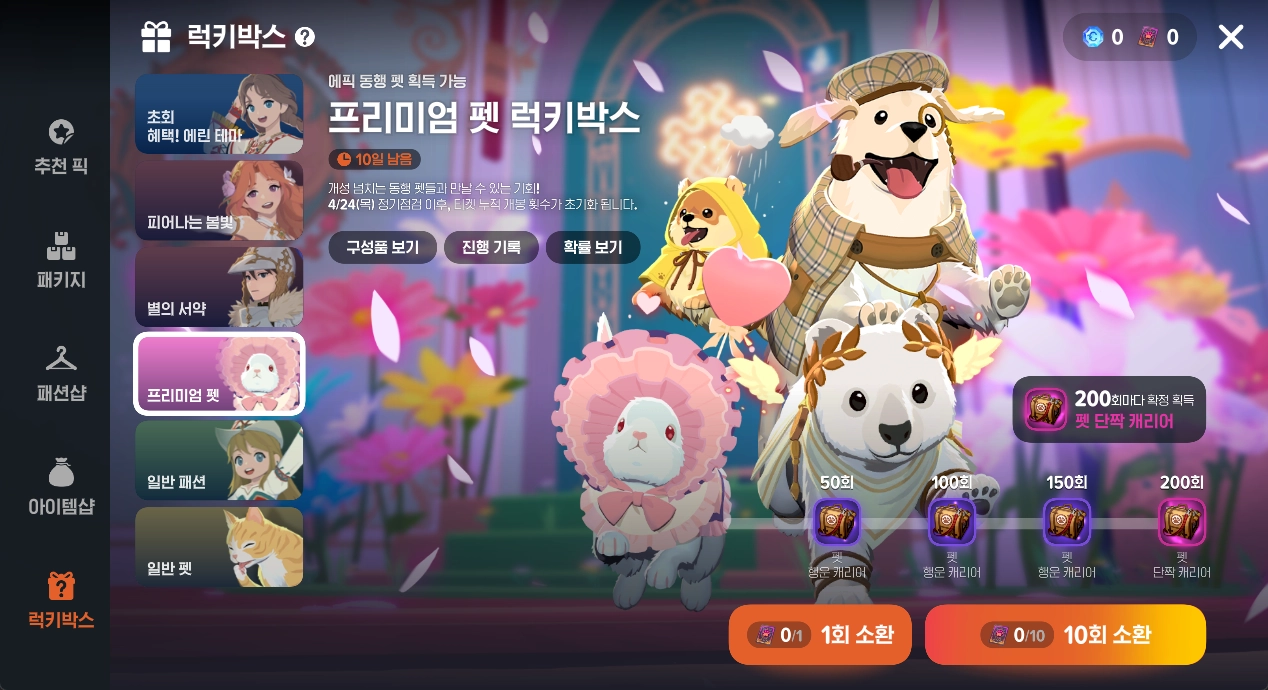View the 확률 보기 probabilities

click(x=593, y=247)
